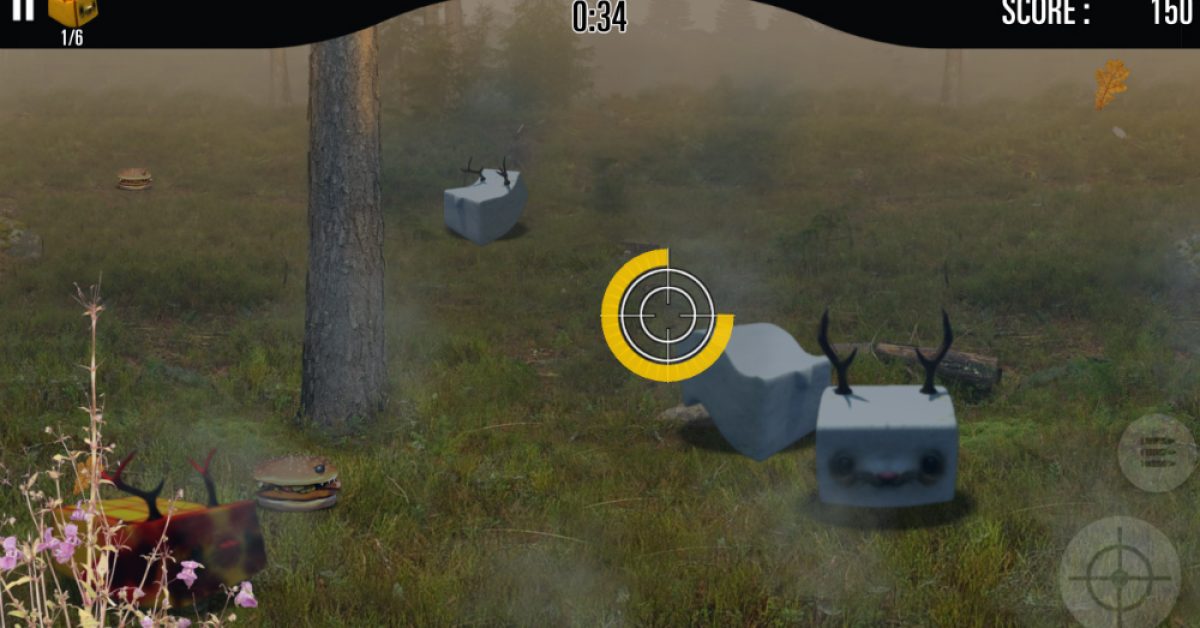Tap the crosshair fire button
The width and height of the screenshot is (1200, 628).
(1119, 576)
